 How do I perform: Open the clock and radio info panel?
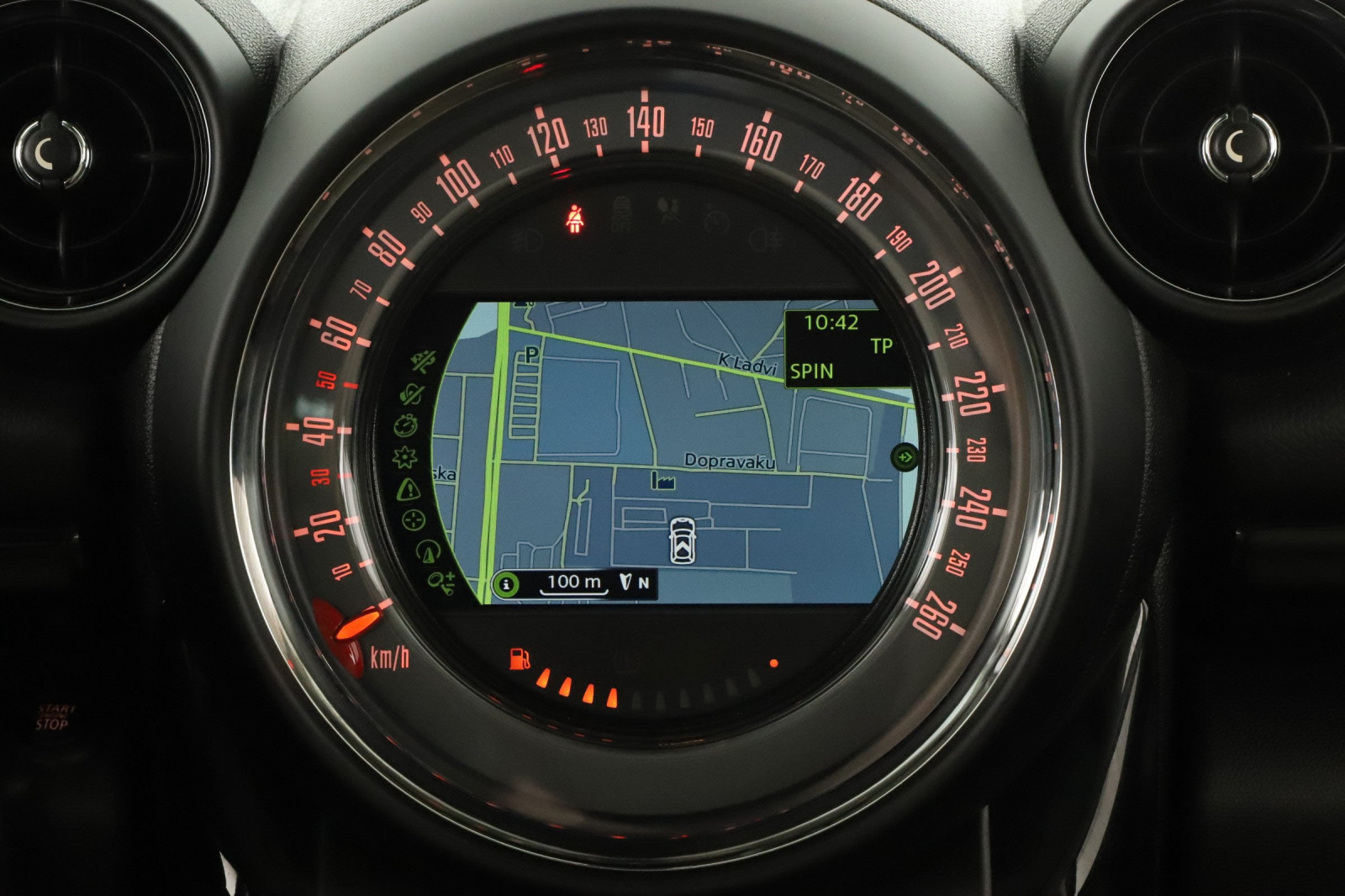[x=845, y=347]
